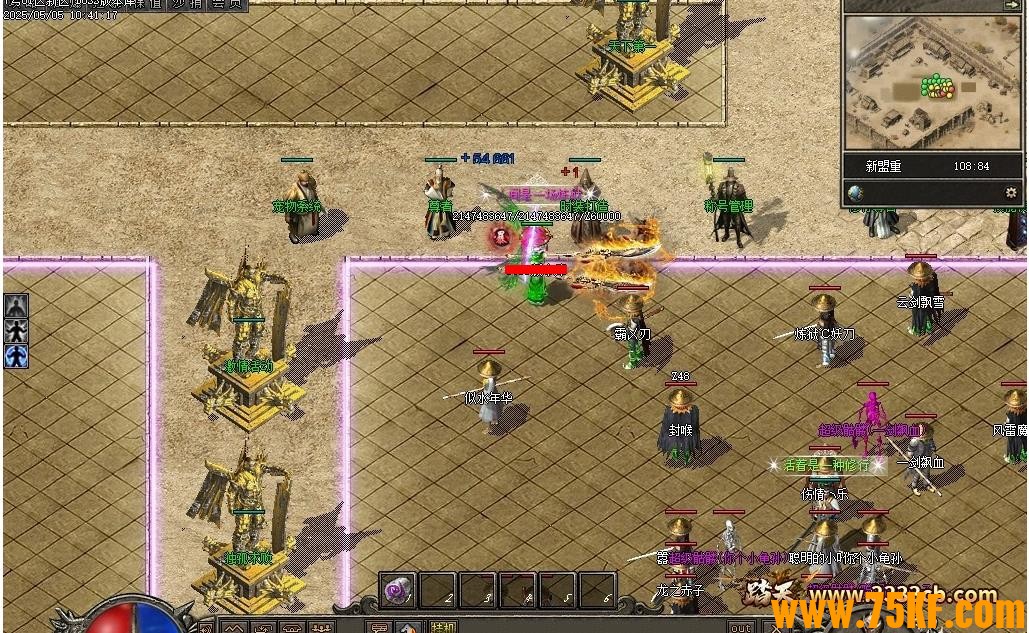Open the 充值 recharge menu at the top
This screenshot has height=633, width=1029.
tap(150, 4)
